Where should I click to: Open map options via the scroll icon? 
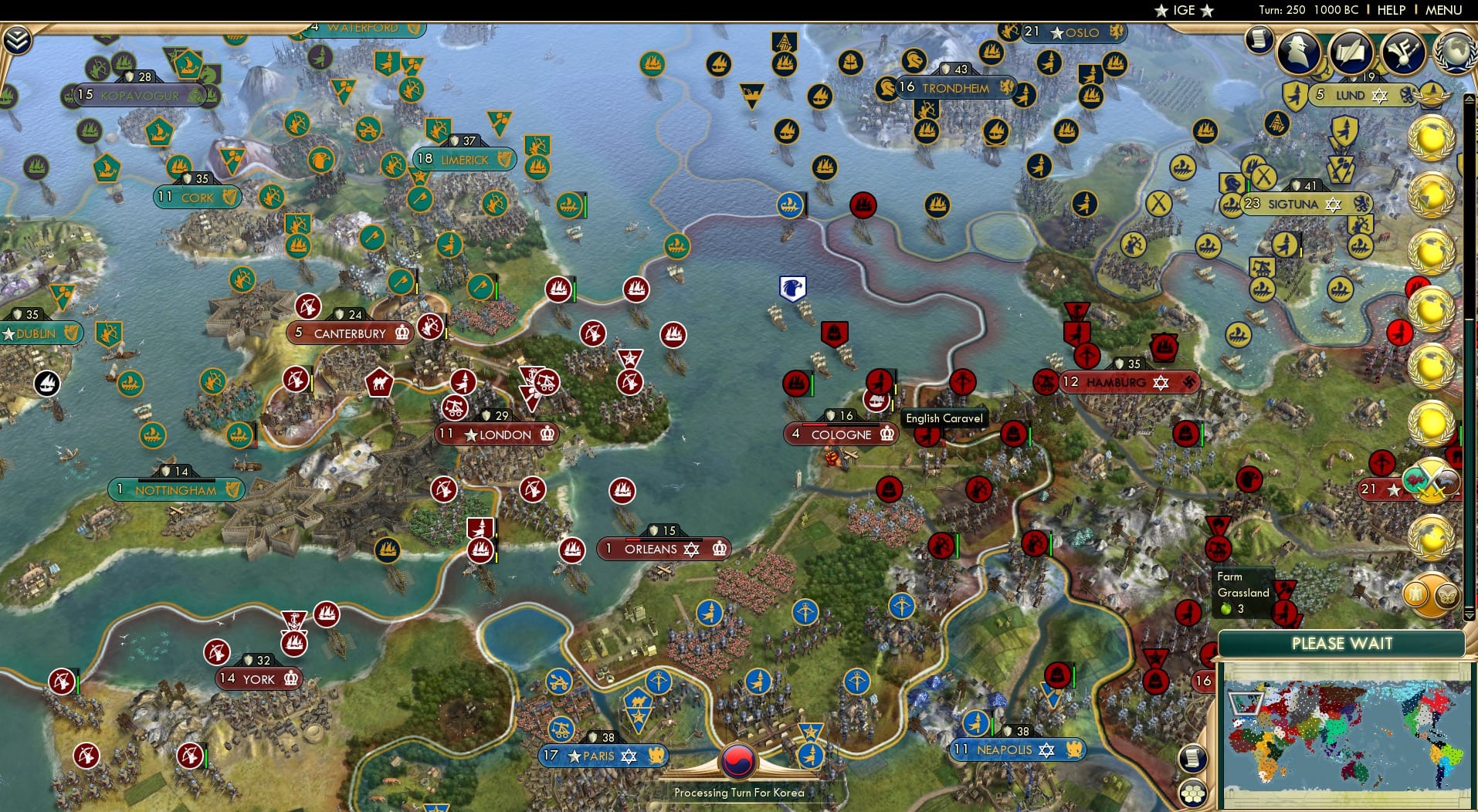[x=1194, y=758]
